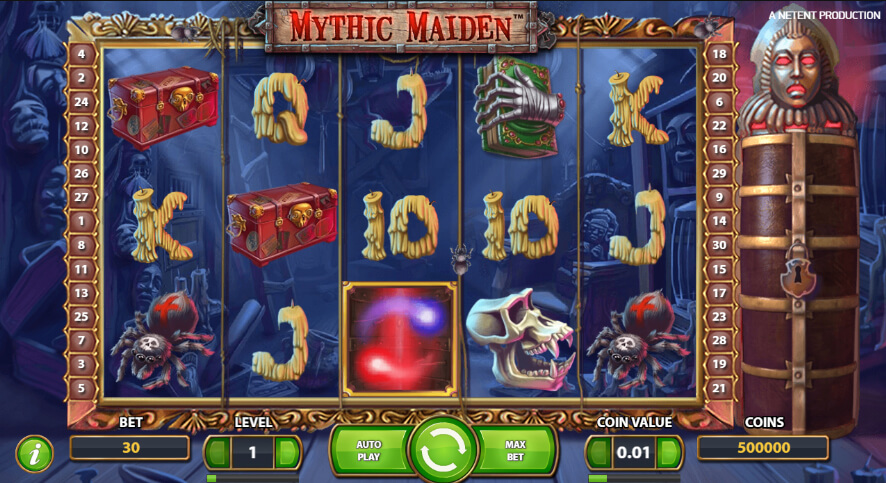Open the green info paytable button
This screenshot has width=886, height=483.
(x=35, y=454)
